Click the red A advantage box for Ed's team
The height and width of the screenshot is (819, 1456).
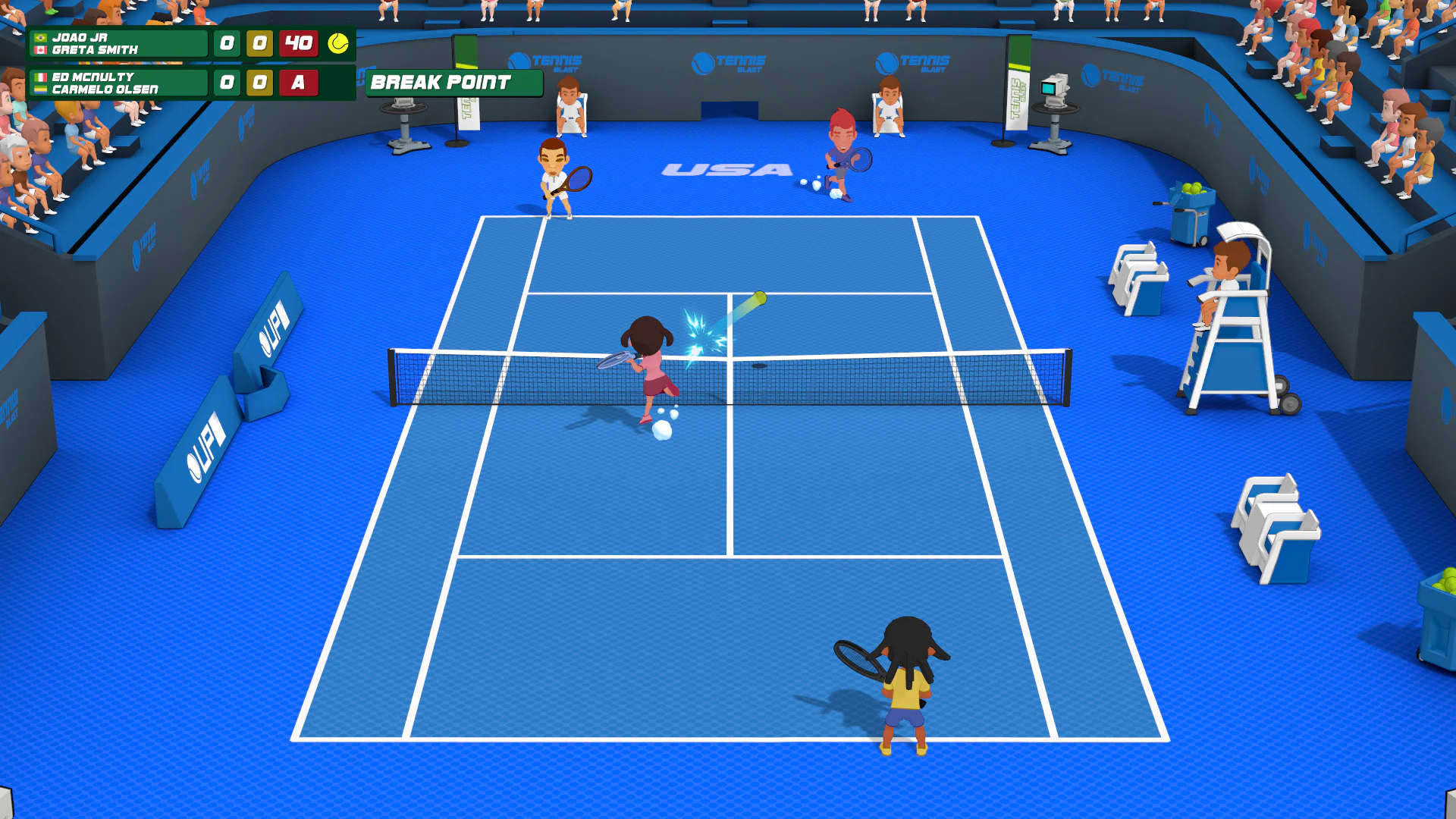(297, 84)
